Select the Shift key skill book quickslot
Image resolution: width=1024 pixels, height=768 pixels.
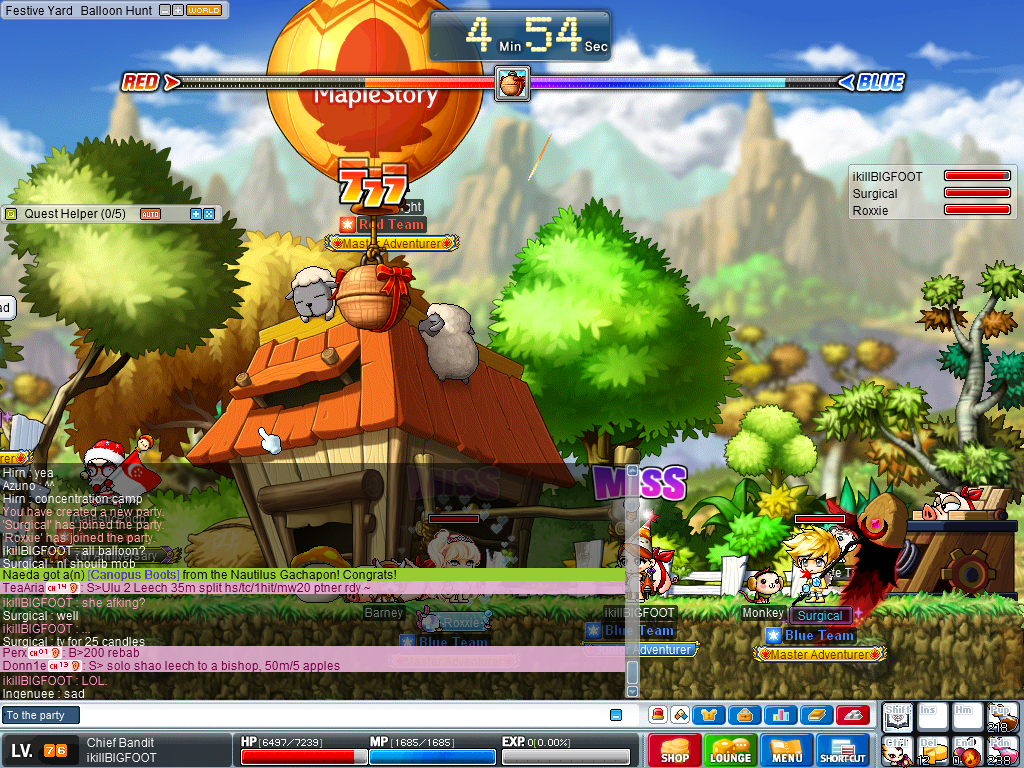click(896, 716)
